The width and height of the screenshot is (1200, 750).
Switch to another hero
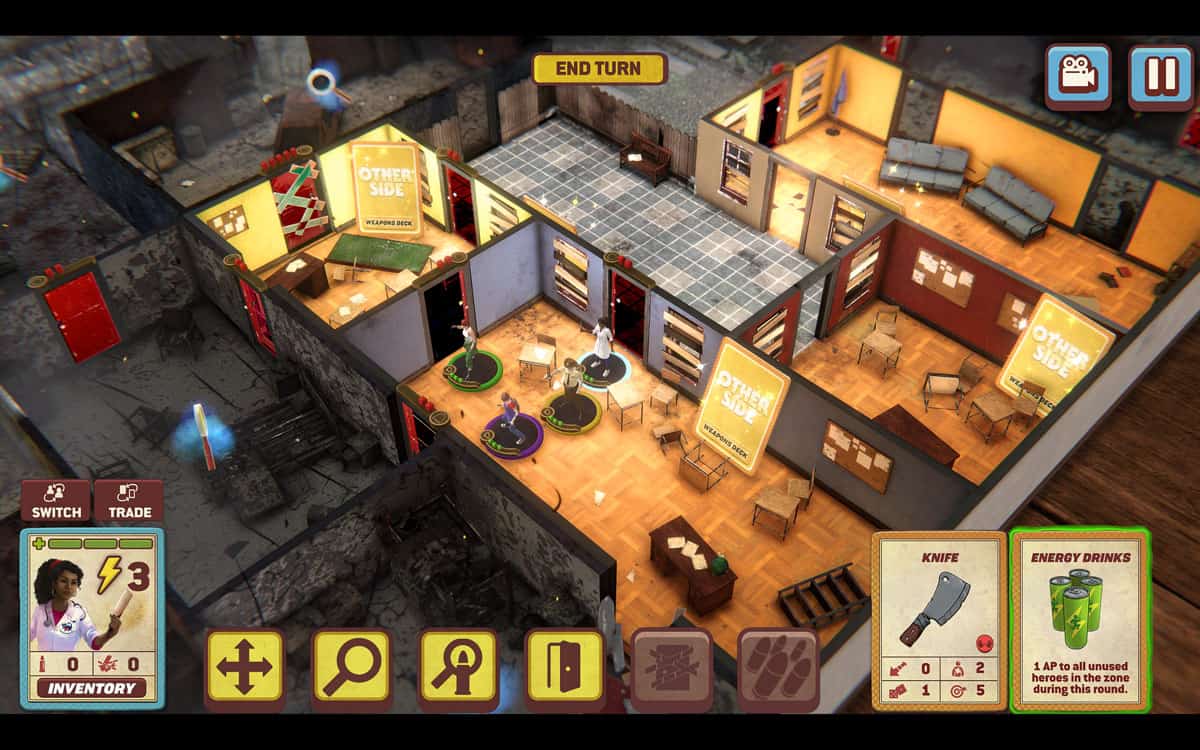56,500
